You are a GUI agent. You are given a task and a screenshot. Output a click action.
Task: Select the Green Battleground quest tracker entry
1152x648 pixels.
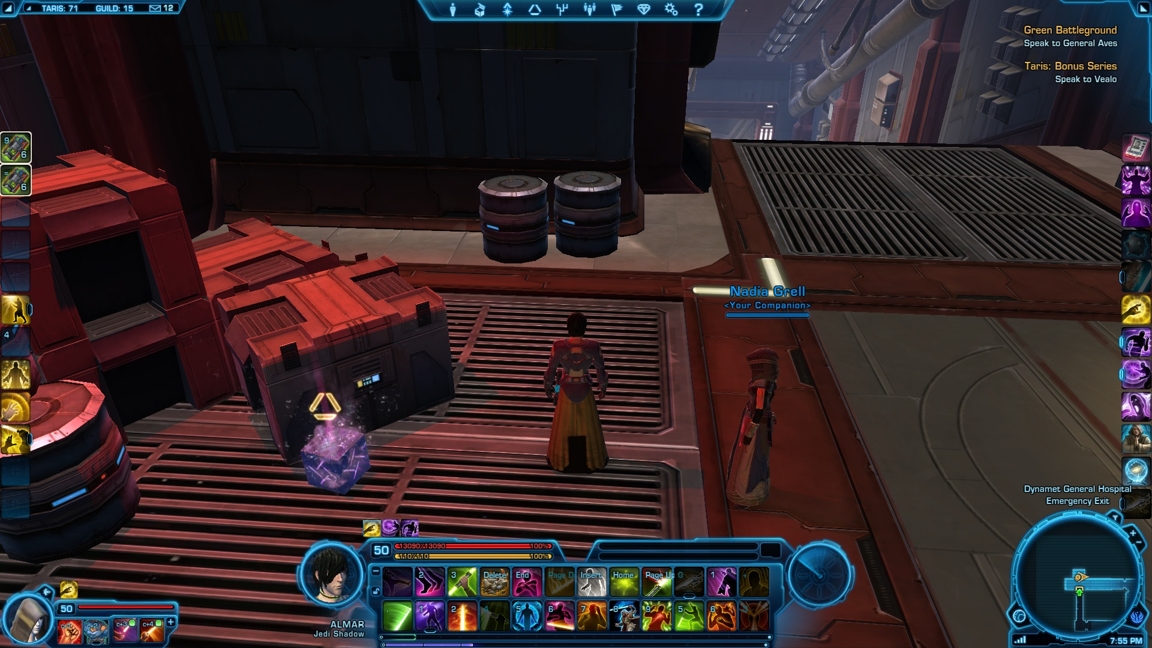pos(1069,30)
